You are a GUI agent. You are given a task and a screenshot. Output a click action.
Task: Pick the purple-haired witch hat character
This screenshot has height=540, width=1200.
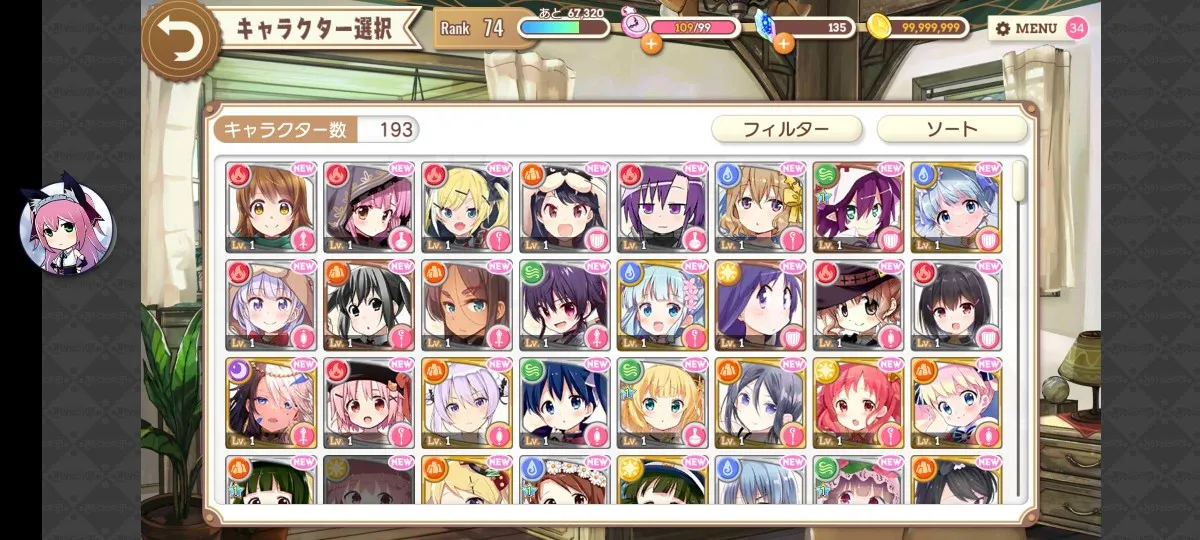[858, 207]
